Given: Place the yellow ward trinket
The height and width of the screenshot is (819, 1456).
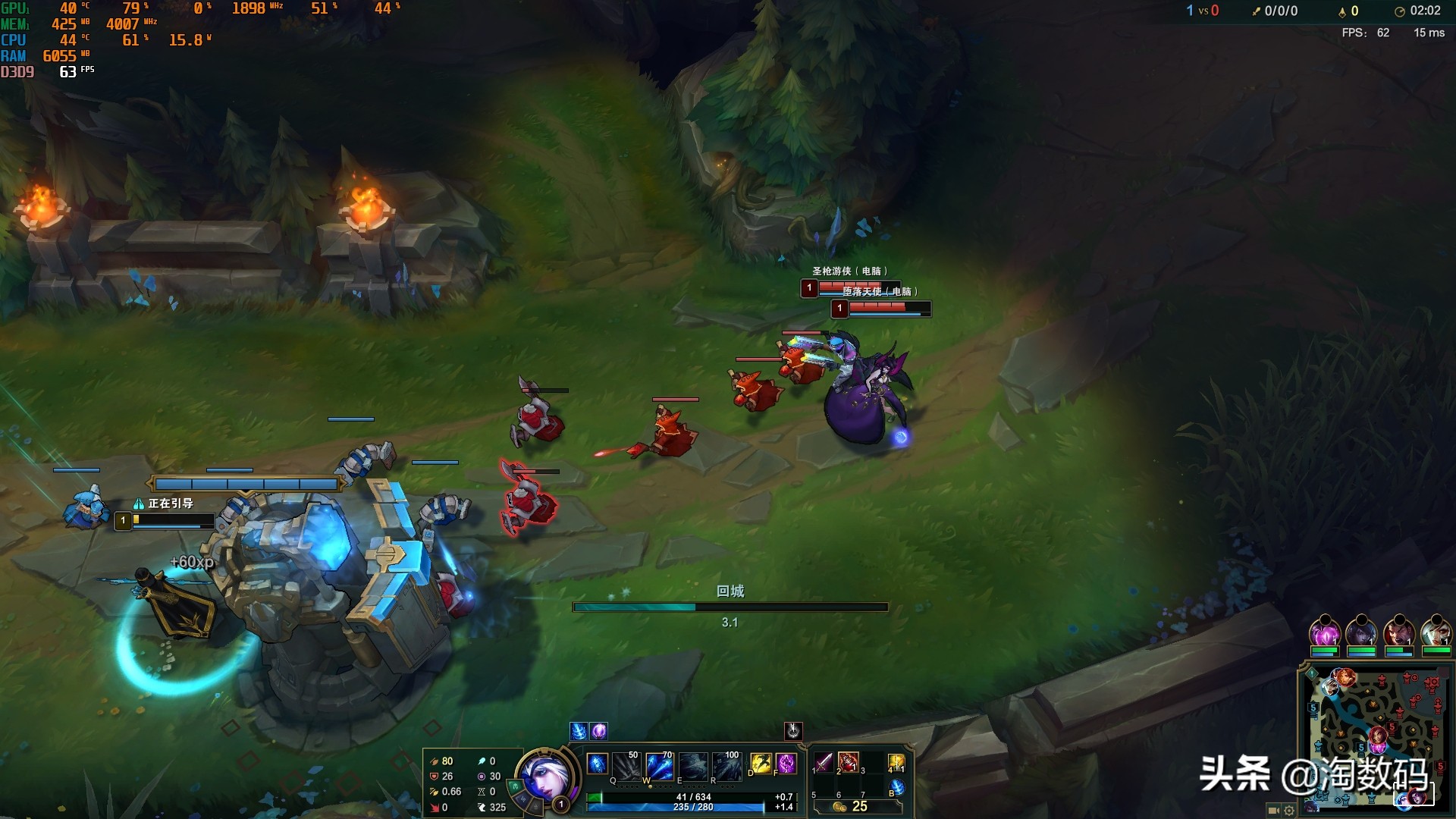Looking at the screenshot, I should tap(896, 763).
